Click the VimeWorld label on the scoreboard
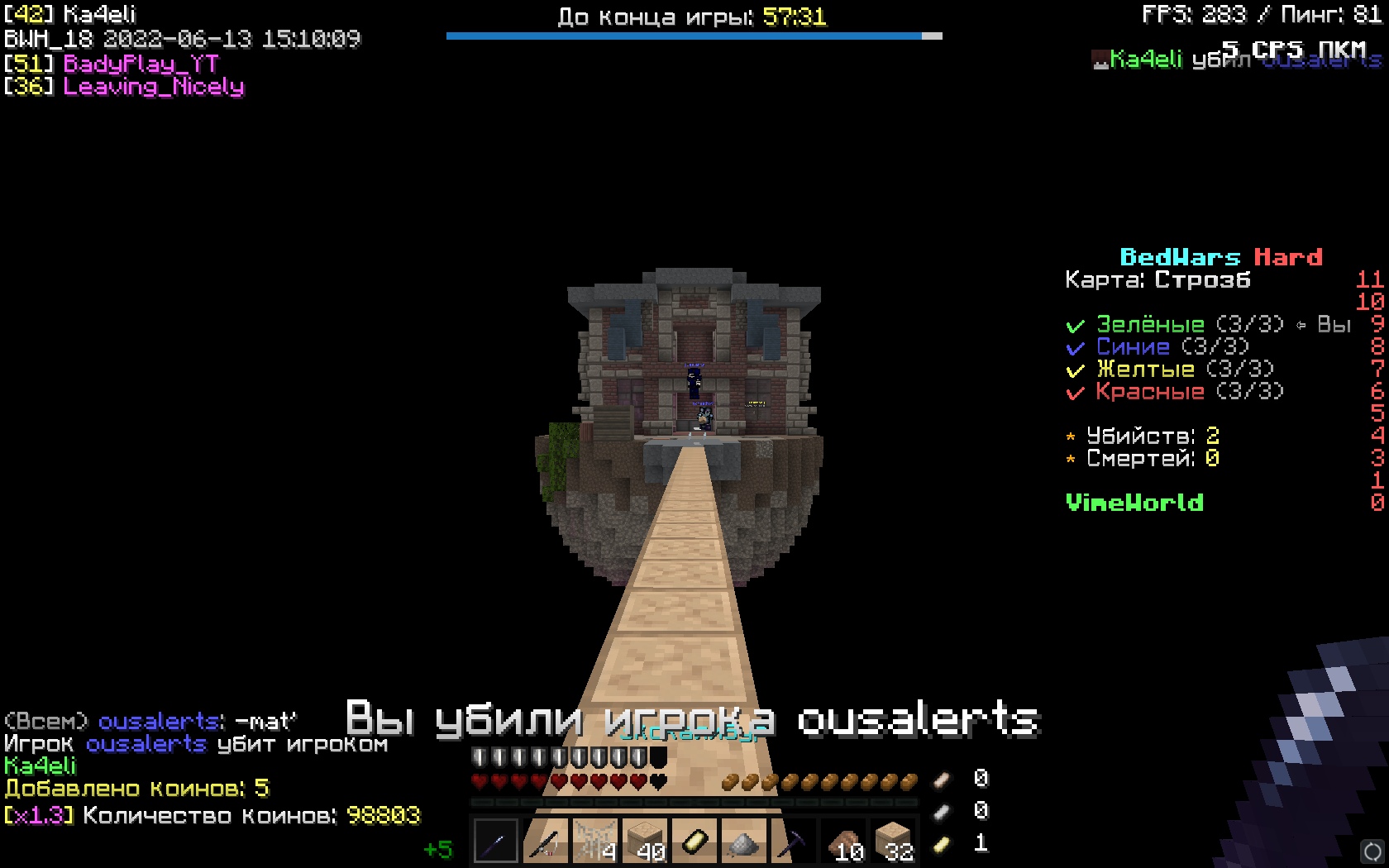 1134,503
